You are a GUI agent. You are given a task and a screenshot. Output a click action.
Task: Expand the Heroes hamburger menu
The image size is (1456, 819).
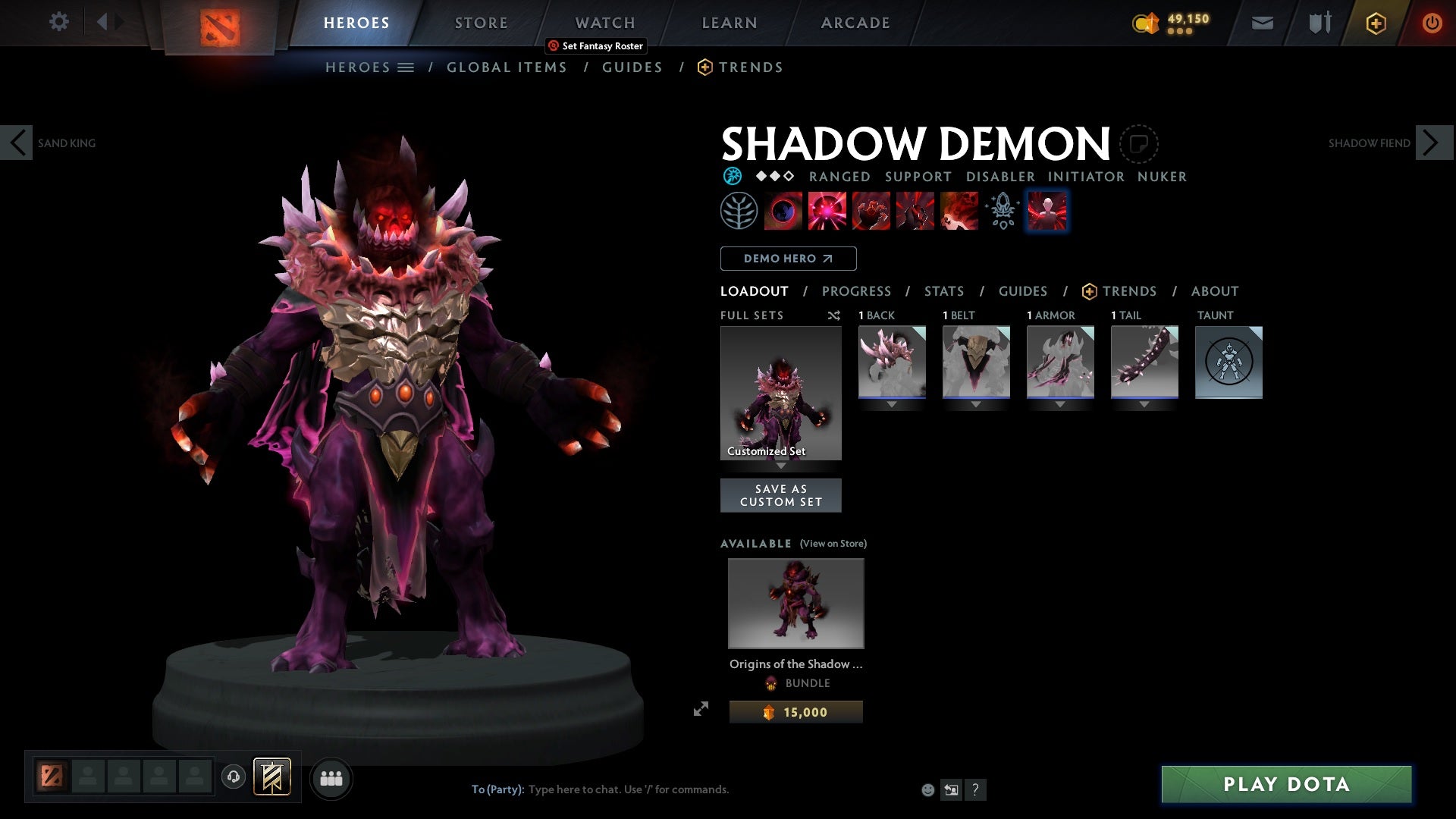pos(406,67)
